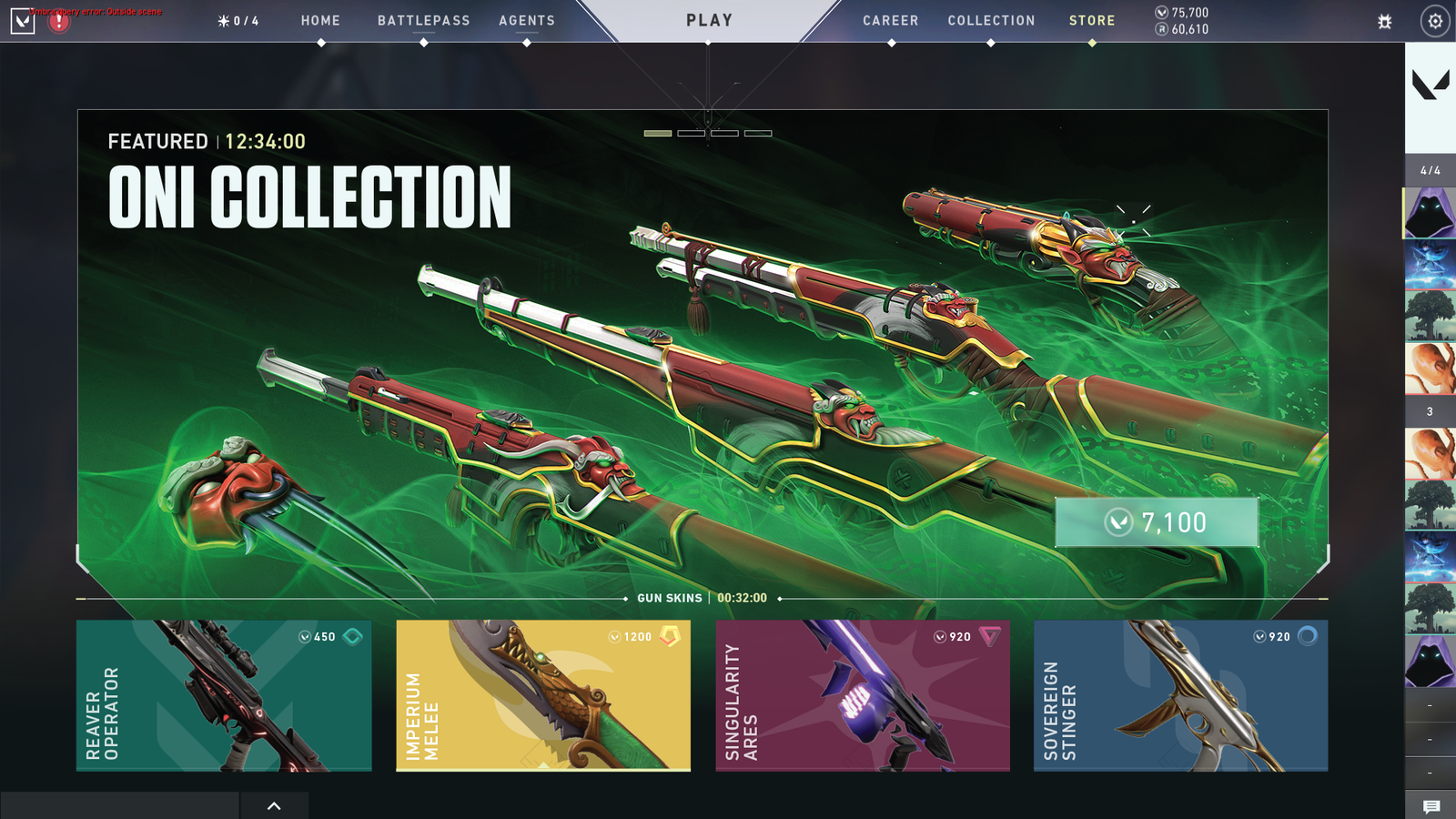
Task: View the Singularity Ares skin offer
Action: [x=863, y=695]
